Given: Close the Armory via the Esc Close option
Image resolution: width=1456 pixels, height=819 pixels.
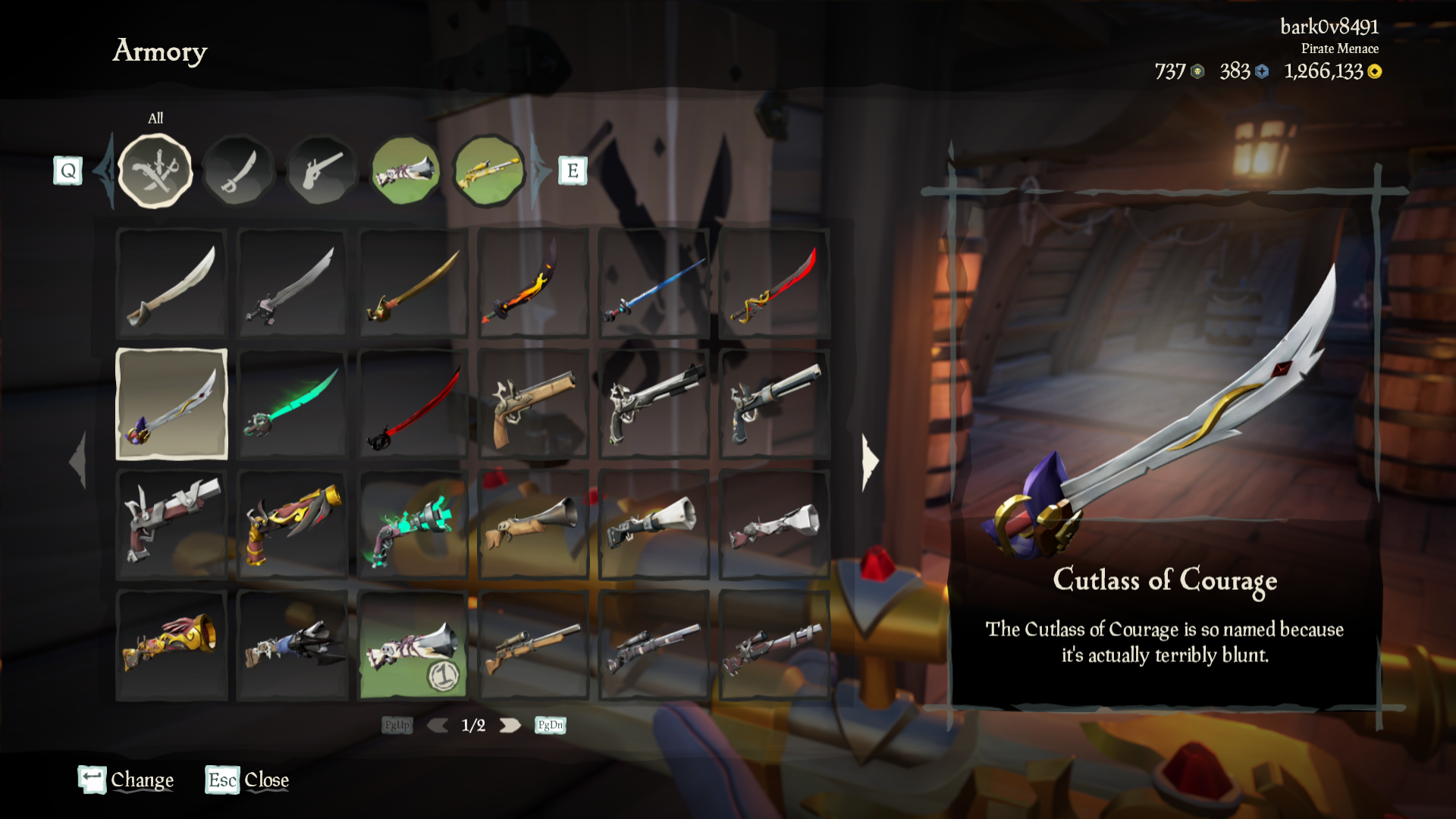Looking at the screenshot, I should point(246,780).
